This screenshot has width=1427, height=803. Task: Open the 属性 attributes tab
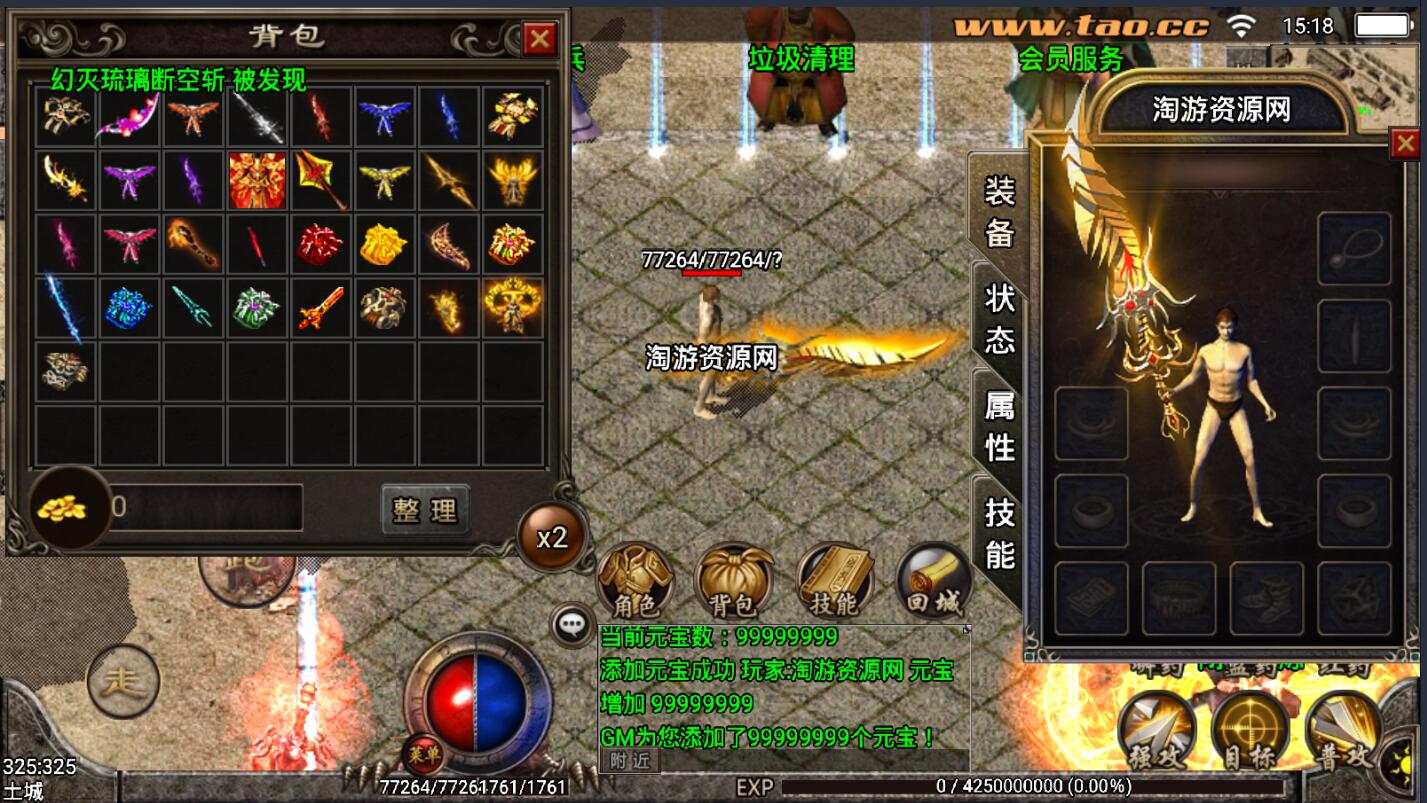coord(1000,426)
